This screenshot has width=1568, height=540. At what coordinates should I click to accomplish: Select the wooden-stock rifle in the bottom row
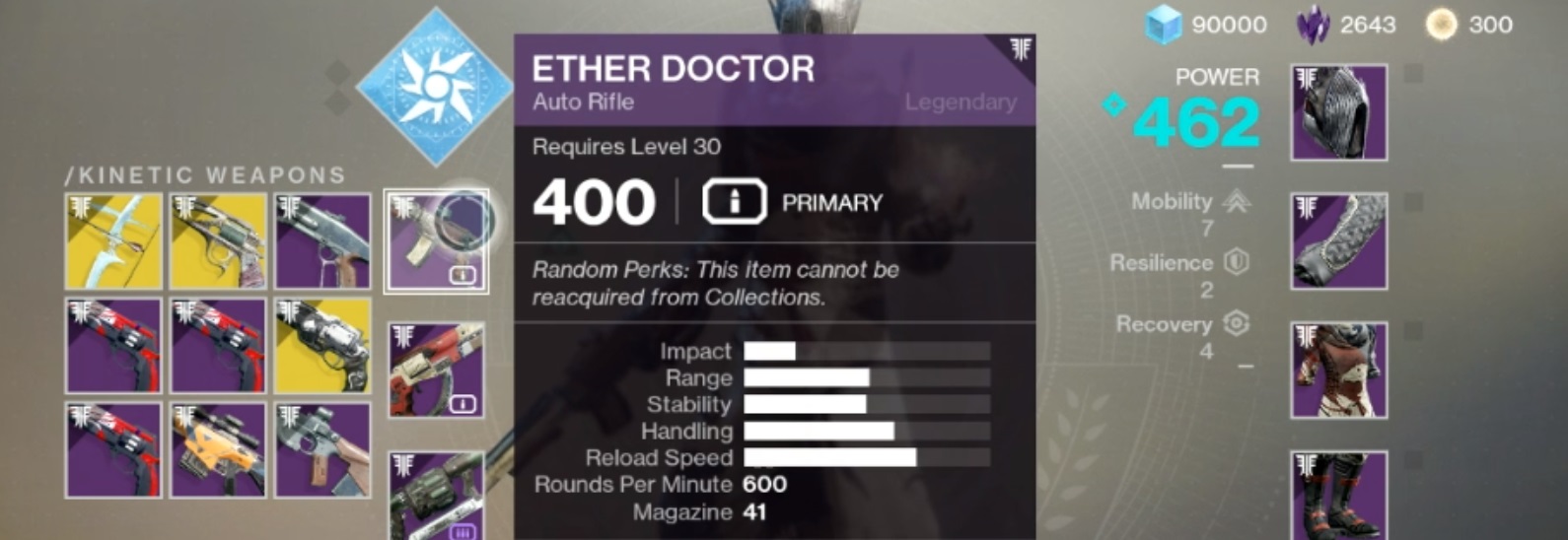(323, 449)
